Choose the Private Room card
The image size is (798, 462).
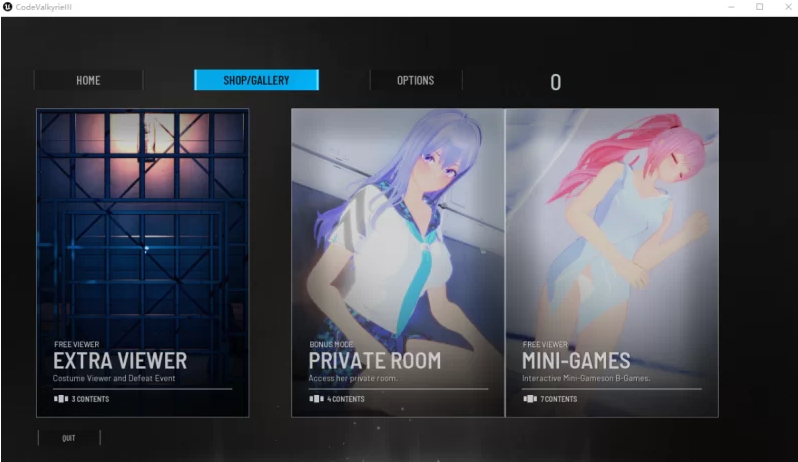point(398,262)
